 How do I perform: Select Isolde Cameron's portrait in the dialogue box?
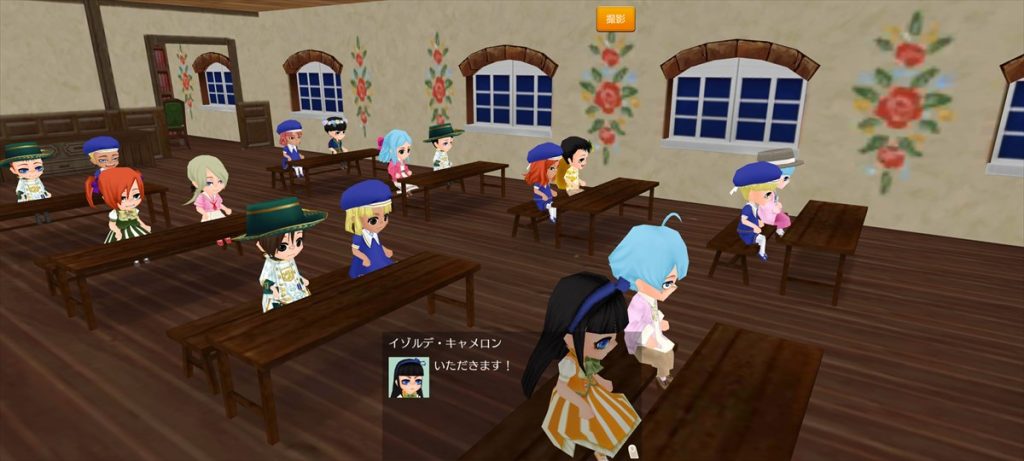[408, 377]
